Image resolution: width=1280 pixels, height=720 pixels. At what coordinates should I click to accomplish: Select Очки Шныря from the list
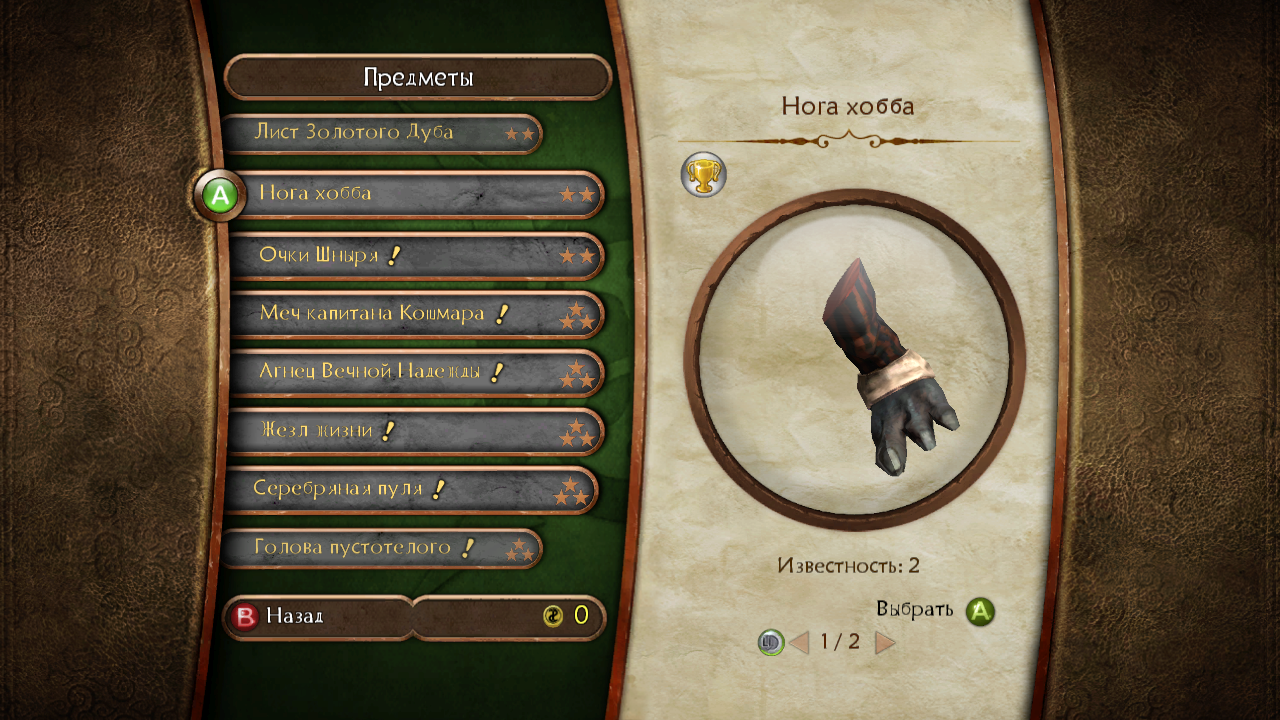tap(415, 256)
